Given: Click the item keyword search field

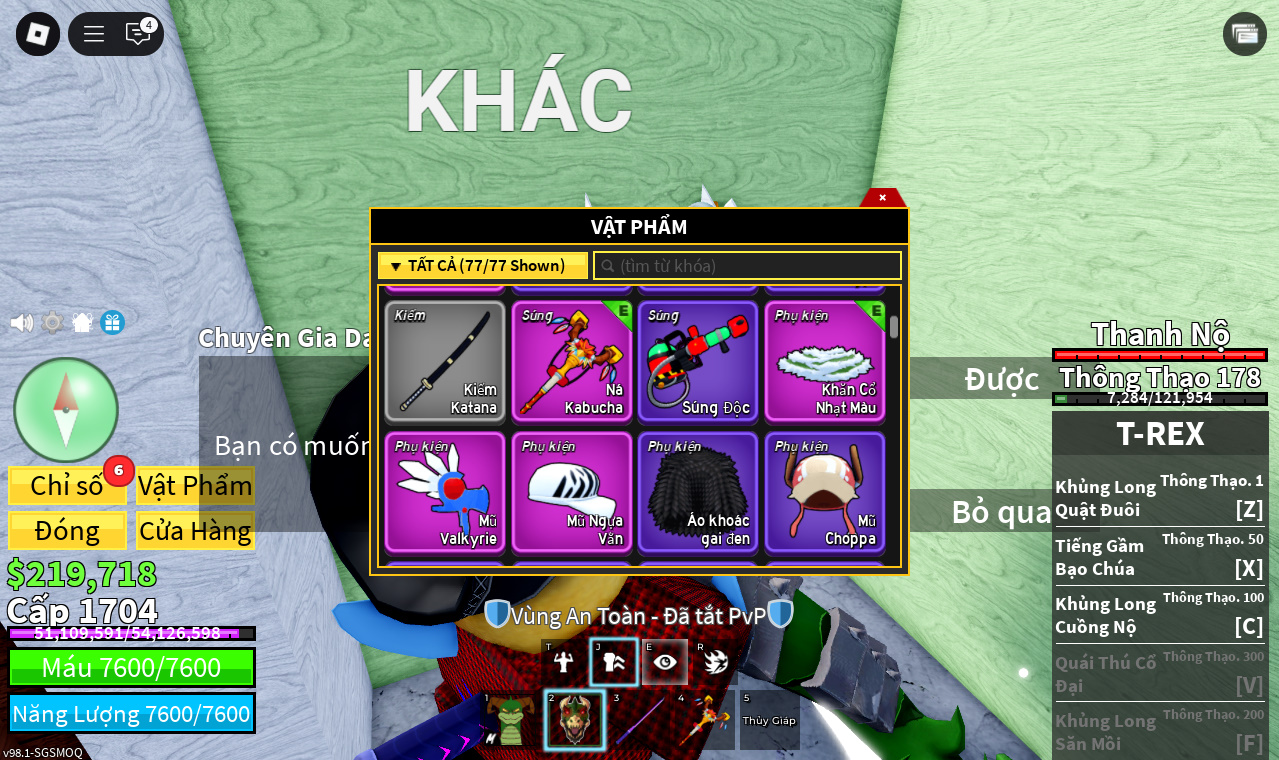Looking at the screenshot, I should tap(748, 266).
